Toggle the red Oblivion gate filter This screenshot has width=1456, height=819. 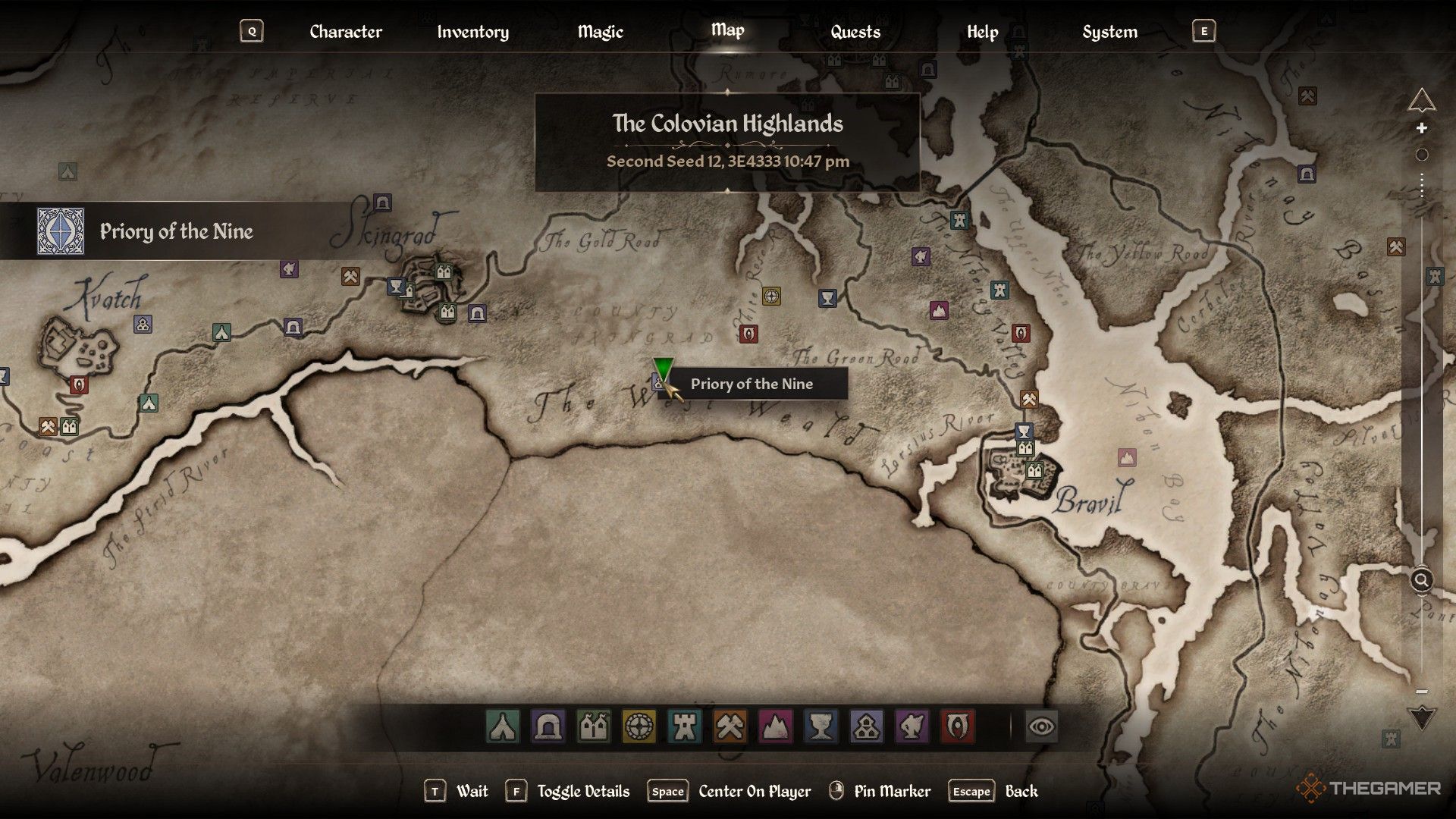(957, 726)
